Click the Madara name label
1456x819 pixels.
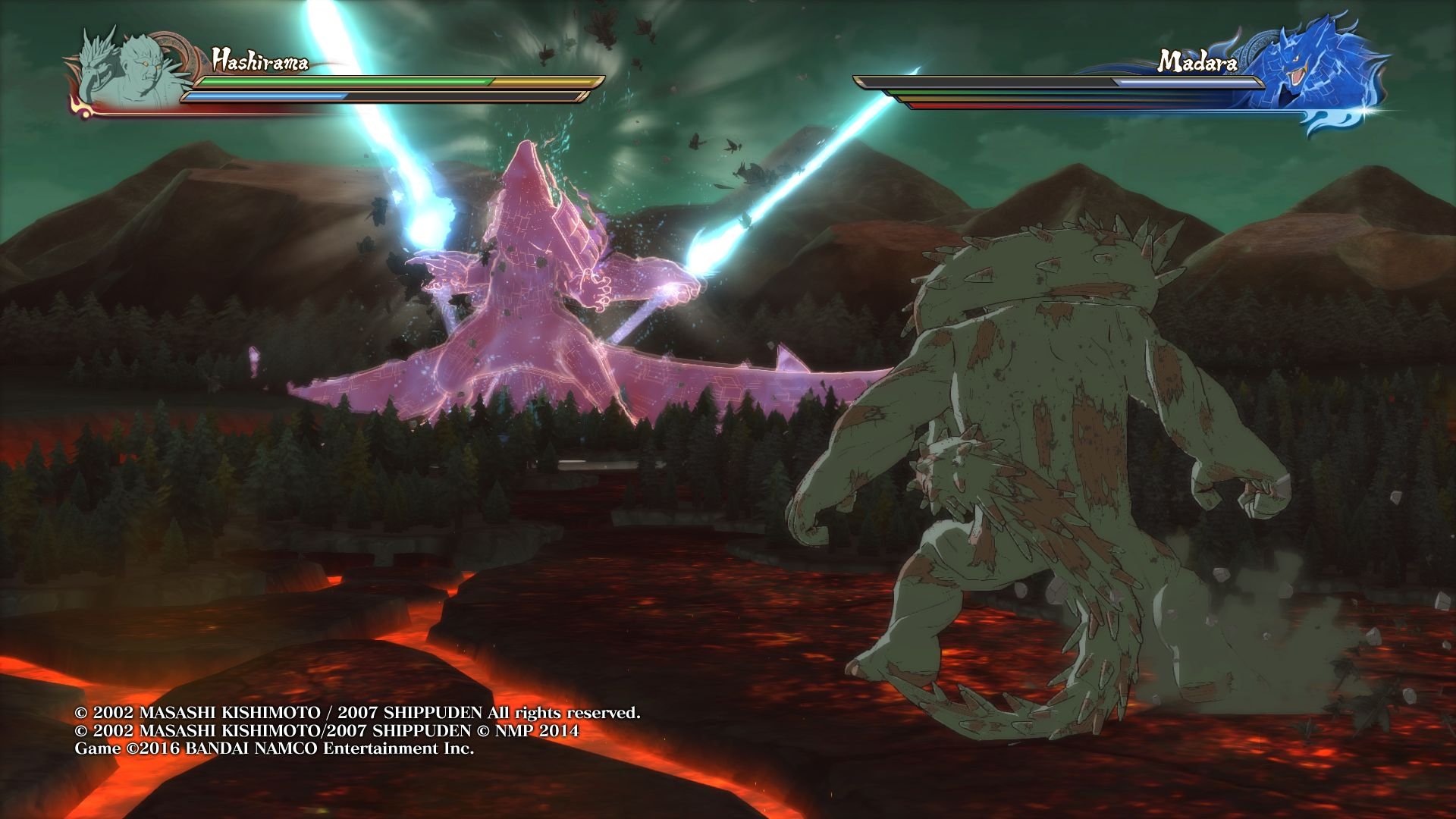[1198, 64]
